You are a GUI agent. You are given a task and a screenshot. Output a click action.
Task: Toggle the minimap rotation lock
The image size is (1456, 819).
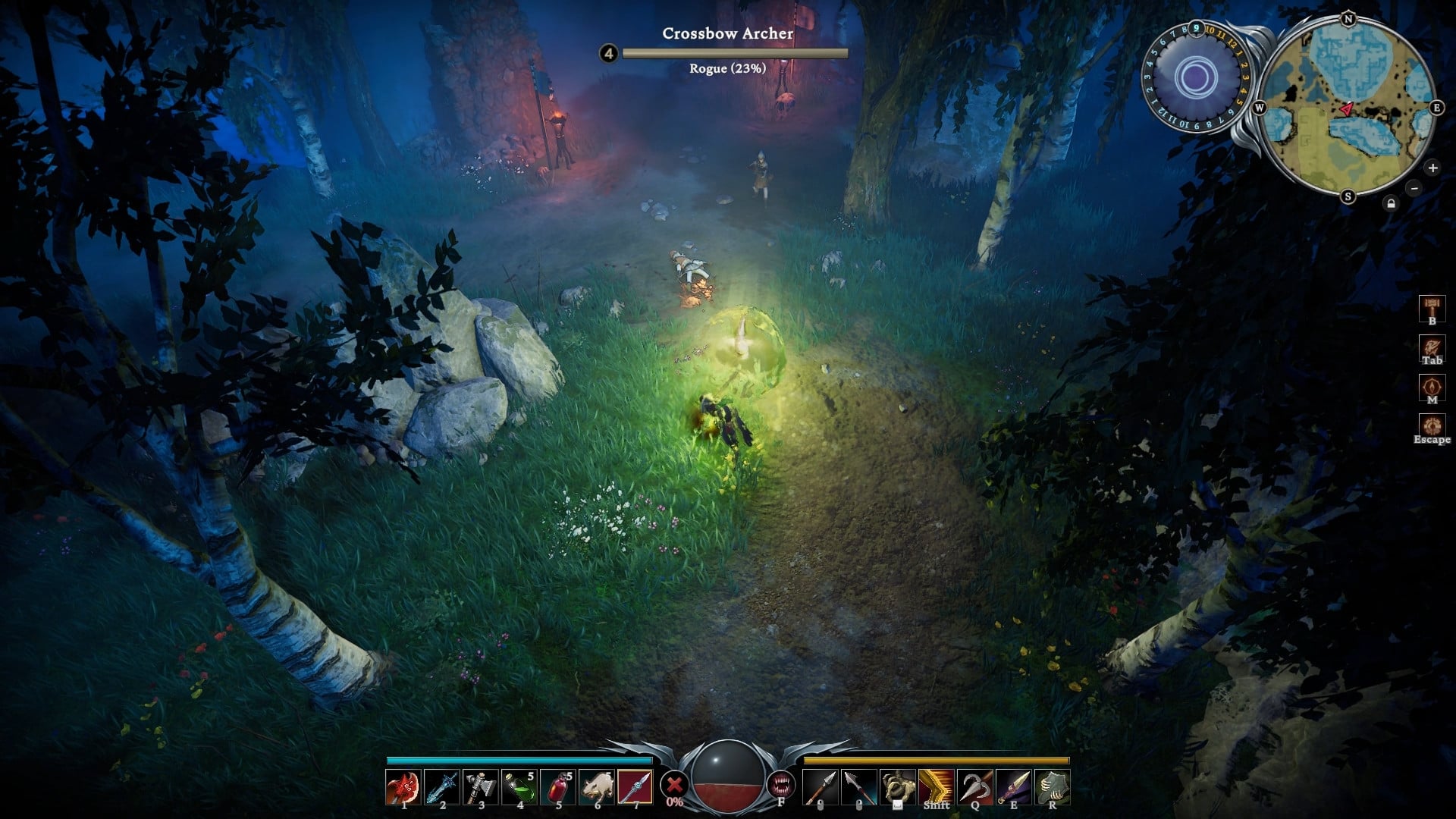(1391, 203)
